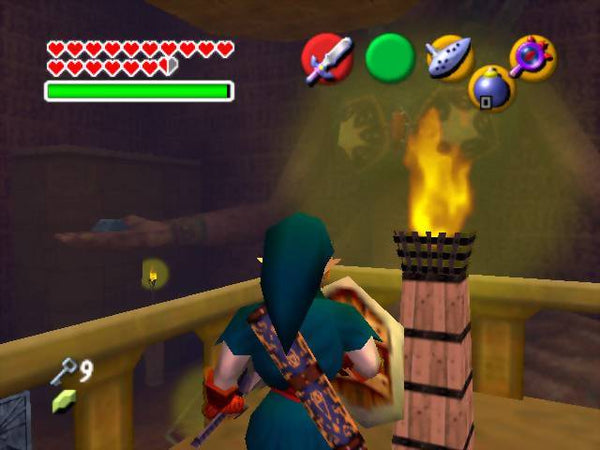600x450 pixels.
Task: Click the empty green action button
Action: (389, 58)
